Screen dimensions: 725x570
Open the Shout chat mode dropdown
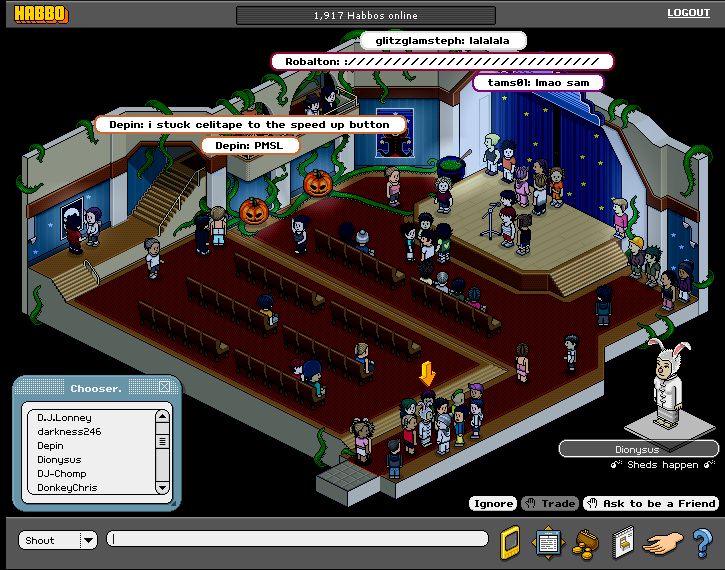pyautogui.click(x=88, y=540)
